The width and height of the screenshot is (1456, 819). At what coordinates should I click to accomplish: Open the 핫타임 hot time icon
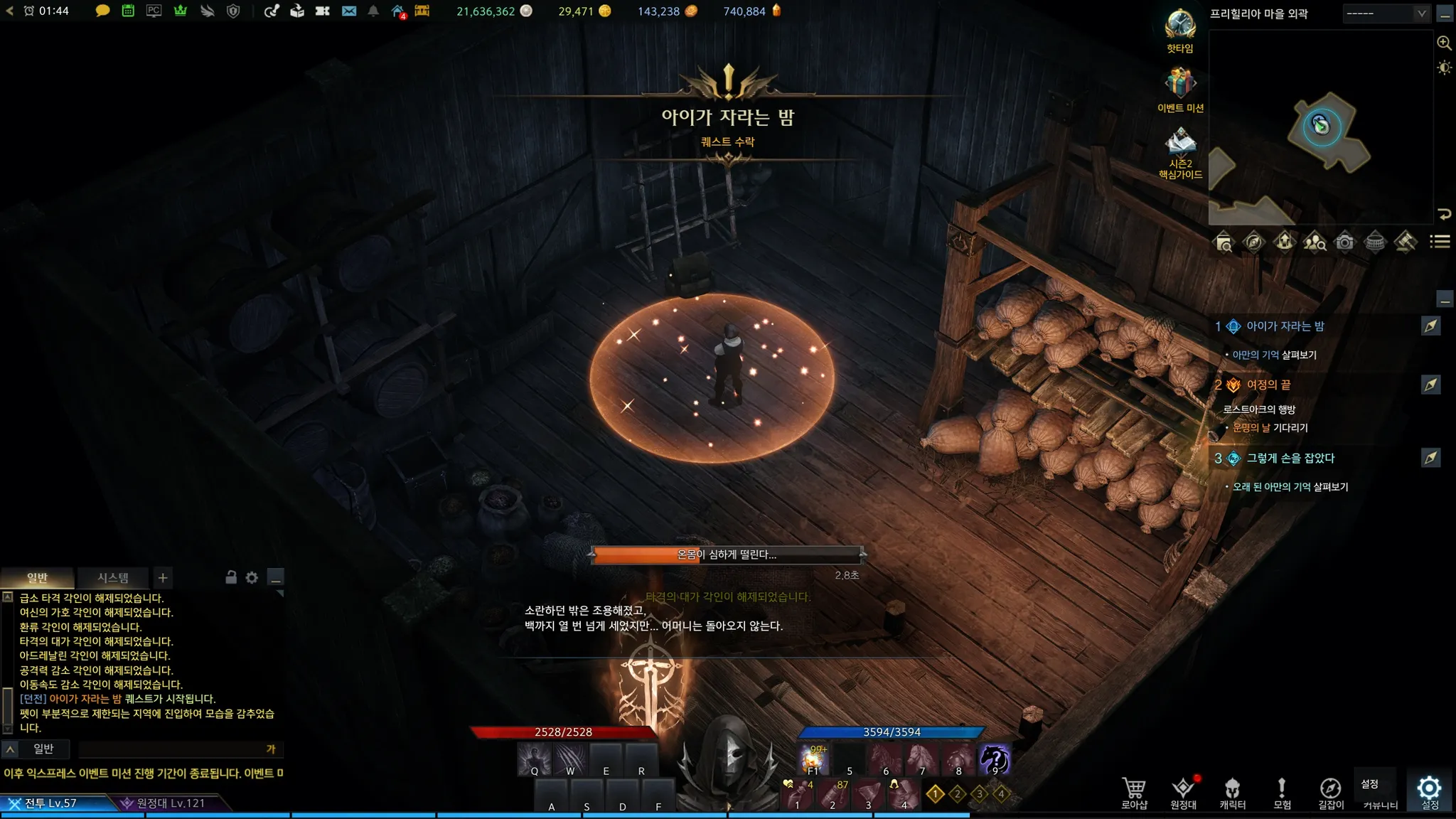1179,27
